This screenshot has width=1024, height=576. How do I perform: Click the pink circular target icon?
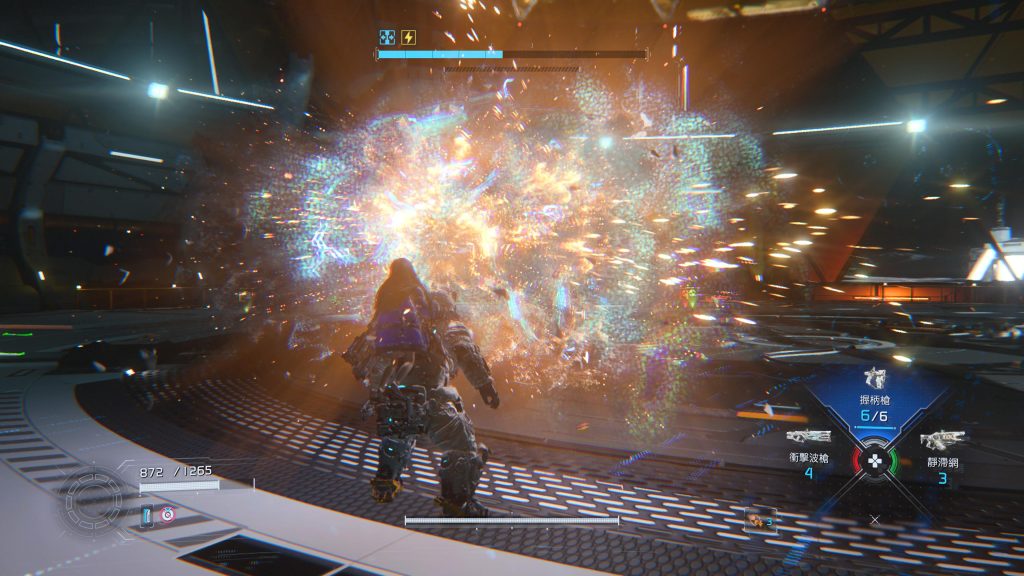(168, 514)
